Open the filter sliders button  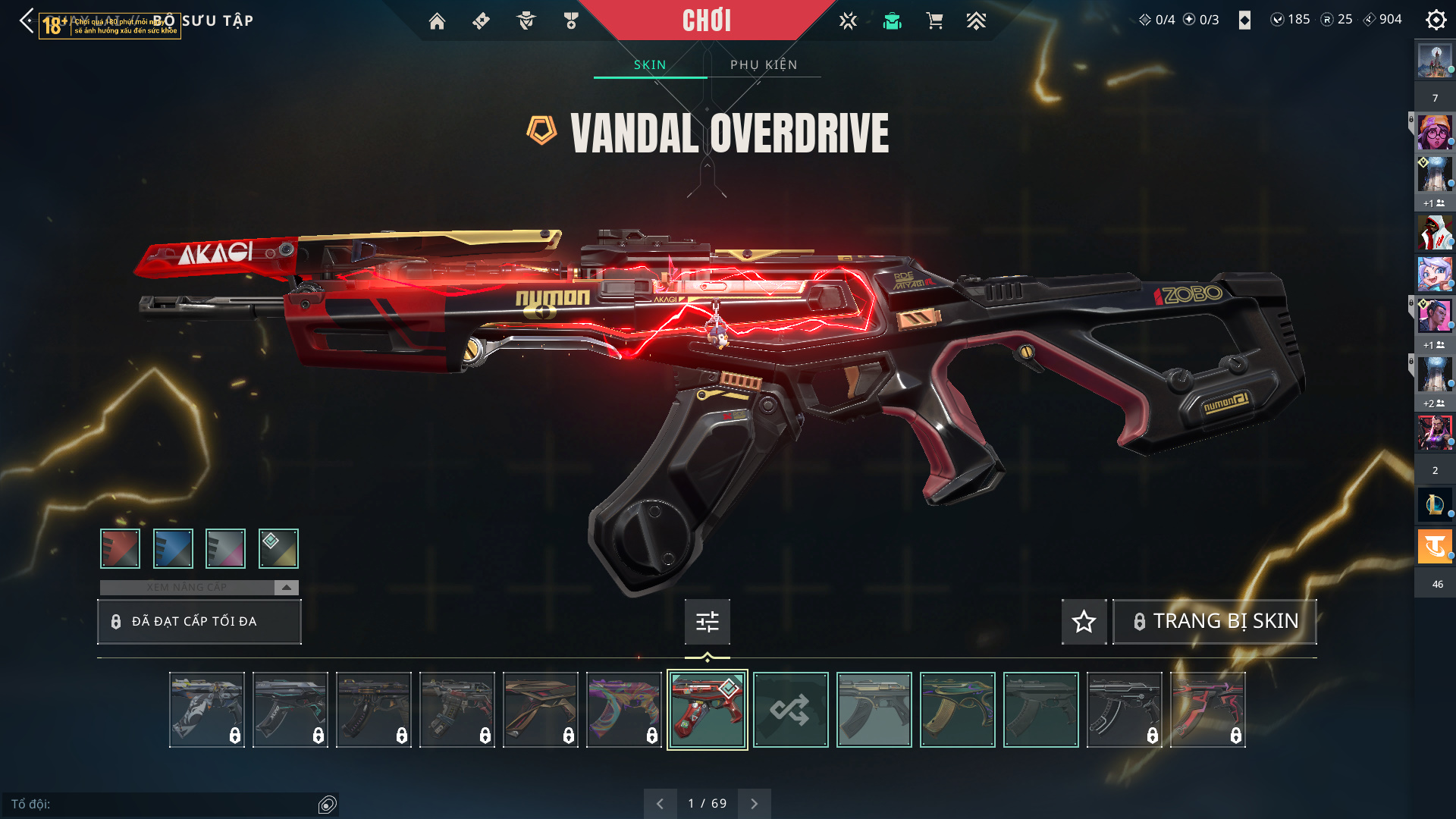coord(707,622)
